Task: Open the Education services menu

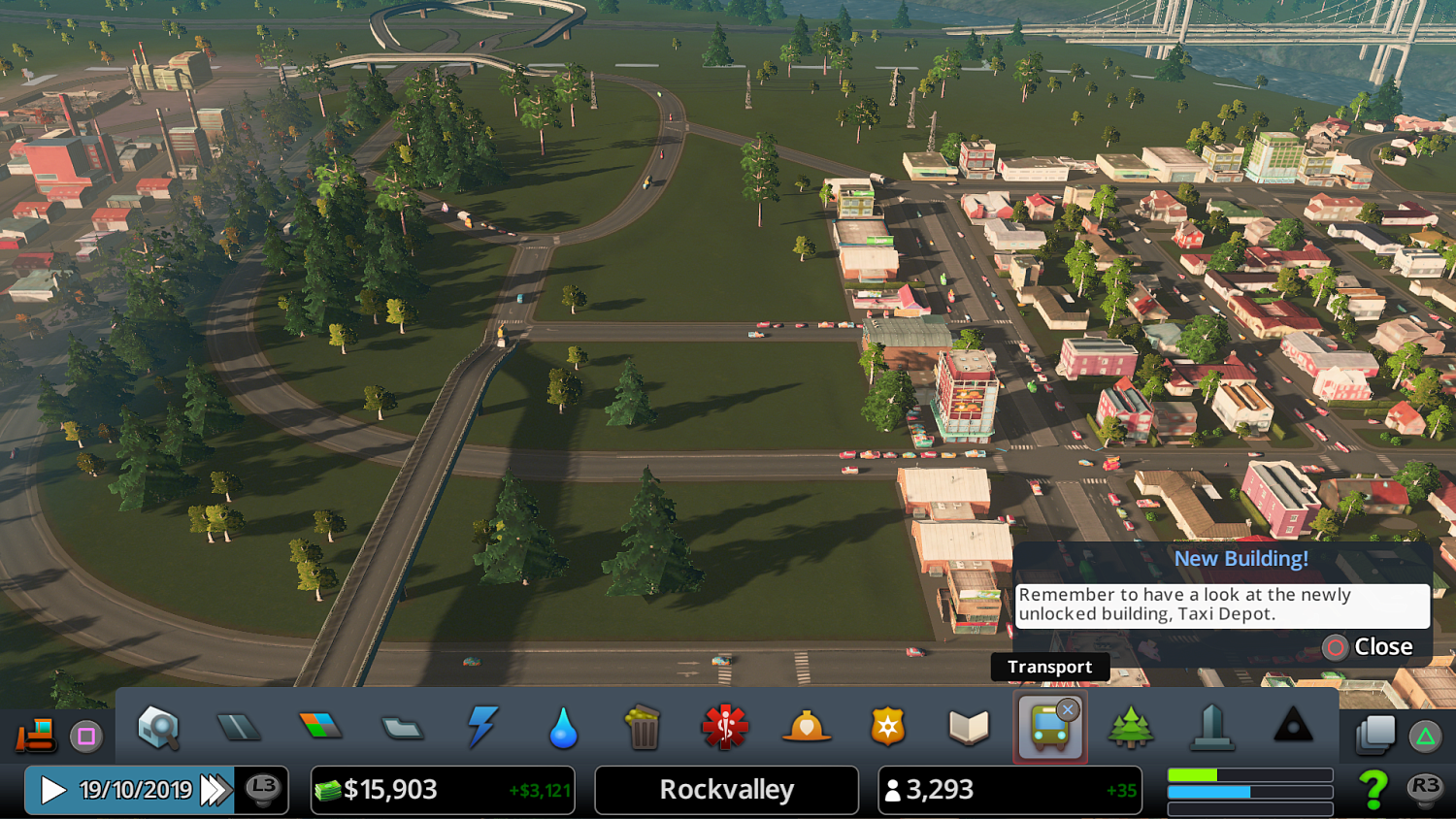Action: (968, 726)
